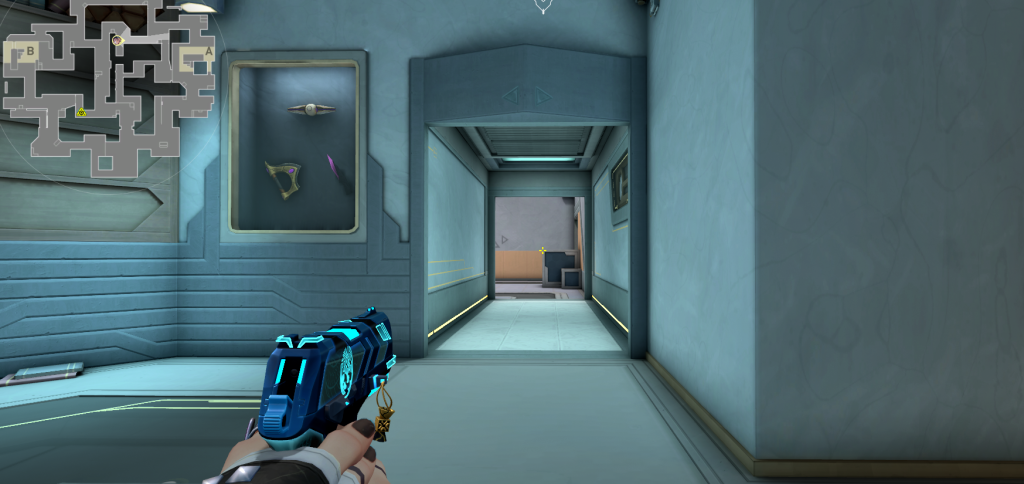This screenshot has width=1024, height=484.
Task: Click the player agent marker on the minimap
Action: coord(117,40)
